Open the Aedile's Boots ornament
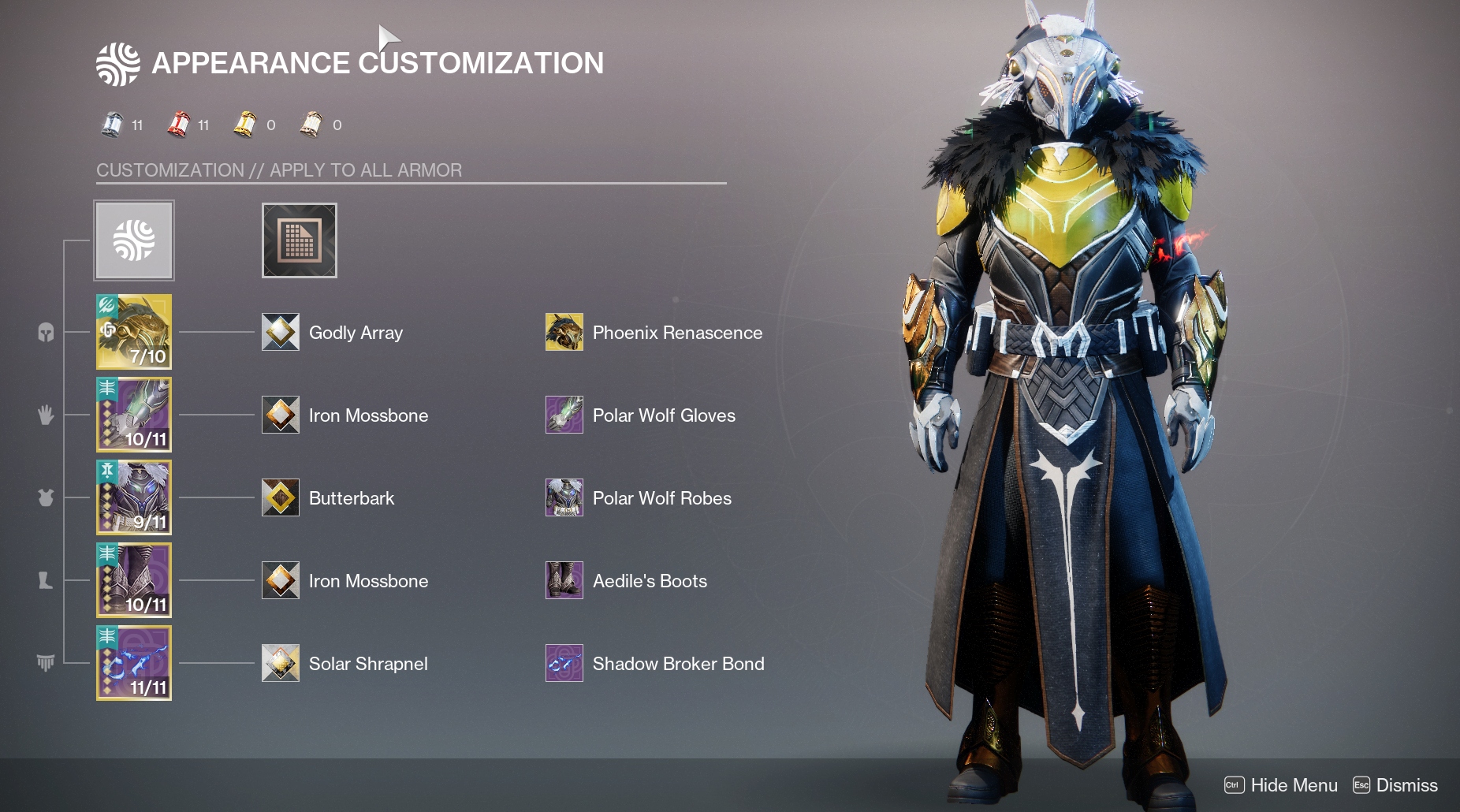This screenshot has width=1460, height=812. [x=564, y=580]
